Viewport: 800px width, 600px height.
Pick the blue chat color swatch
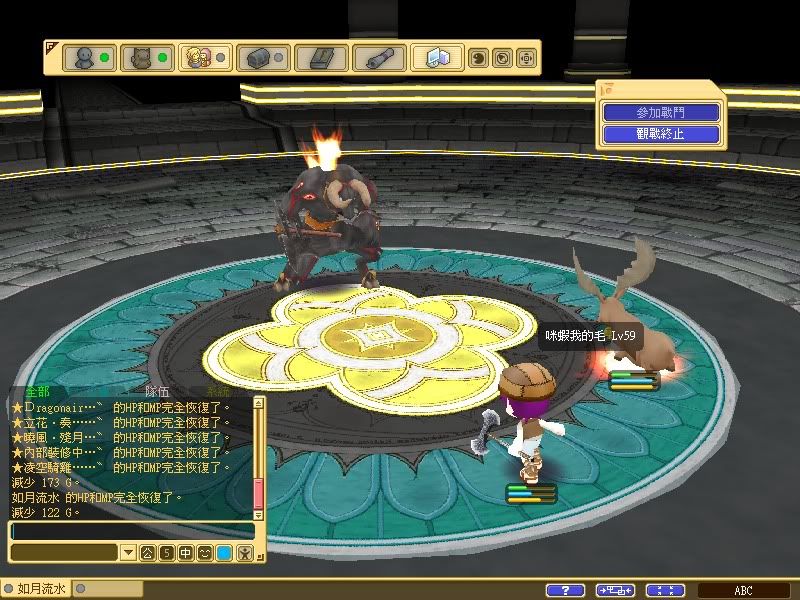(x=224, y=552)
